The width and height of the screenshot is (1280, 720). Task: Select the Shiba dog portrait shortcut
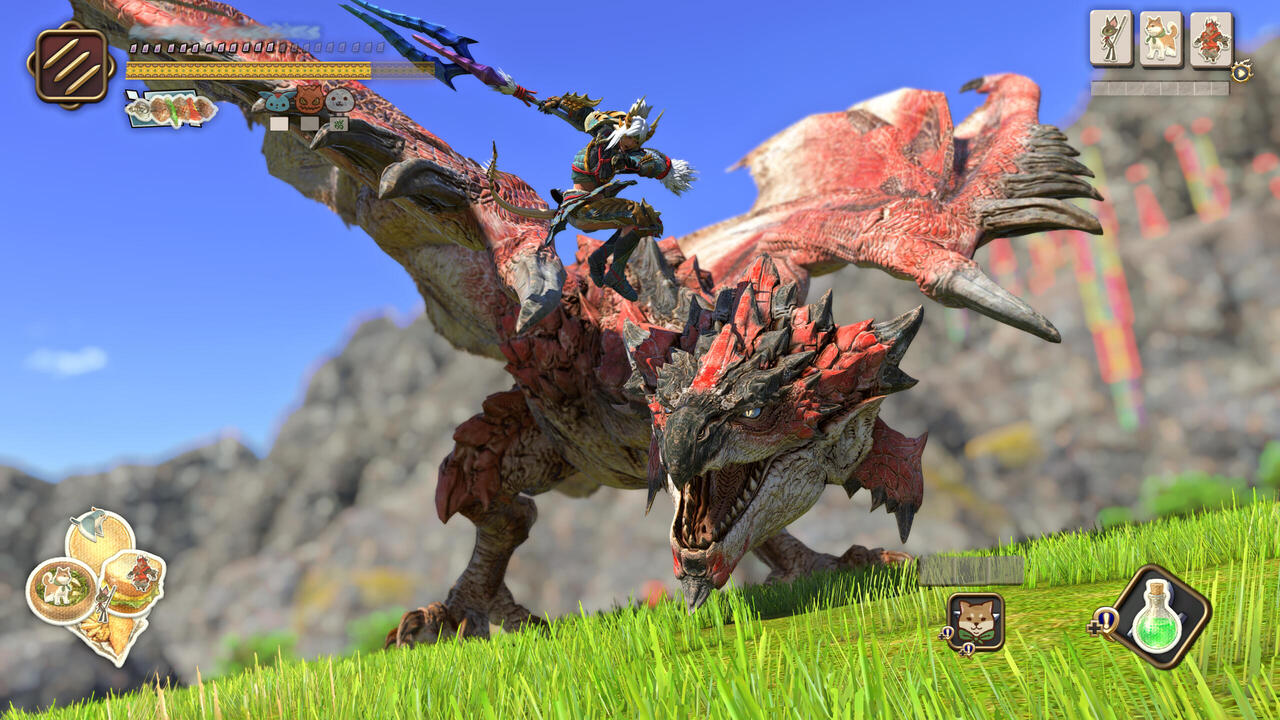975,622
